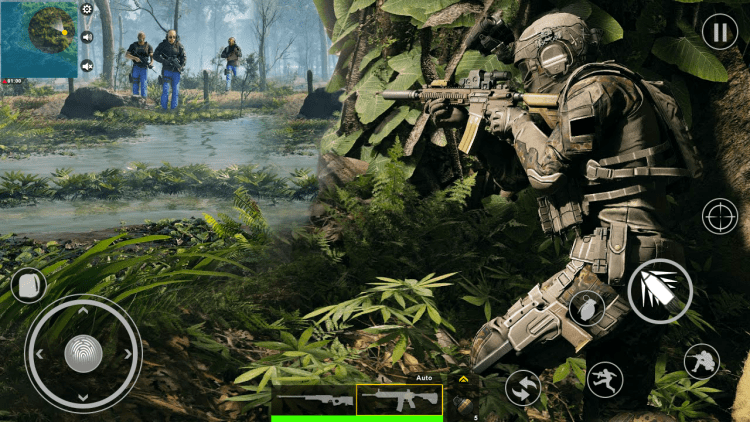
Task: Select the grenade item slot beside weapons
Action: [x=463, y=402]
